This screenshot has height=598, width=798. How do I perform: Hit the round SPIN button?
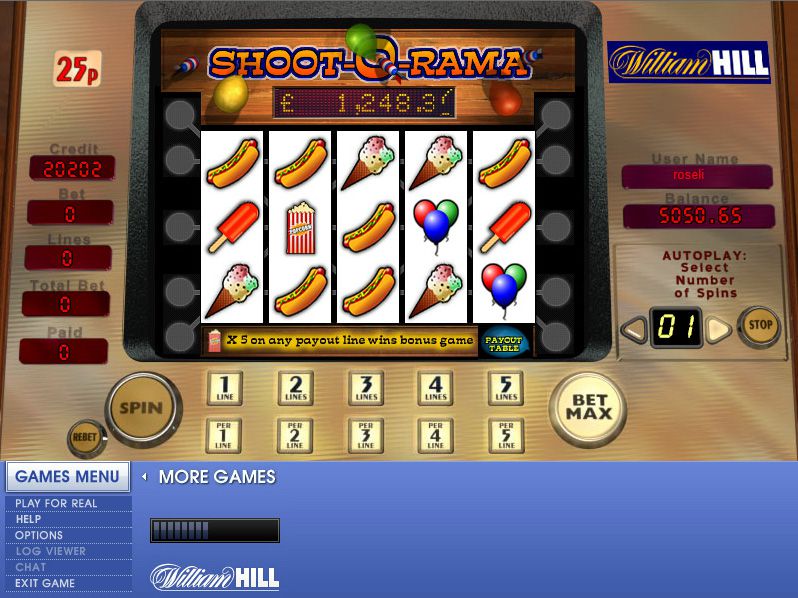pos(141,408)
